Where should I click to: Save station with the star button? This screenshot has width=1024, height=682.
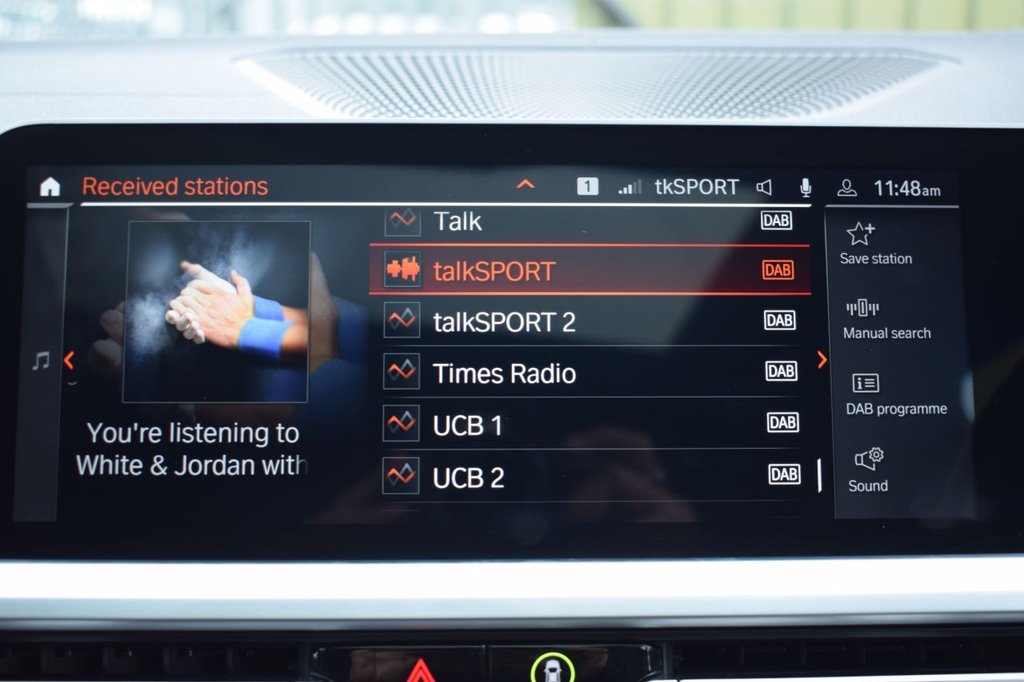(x=875, y=244)
